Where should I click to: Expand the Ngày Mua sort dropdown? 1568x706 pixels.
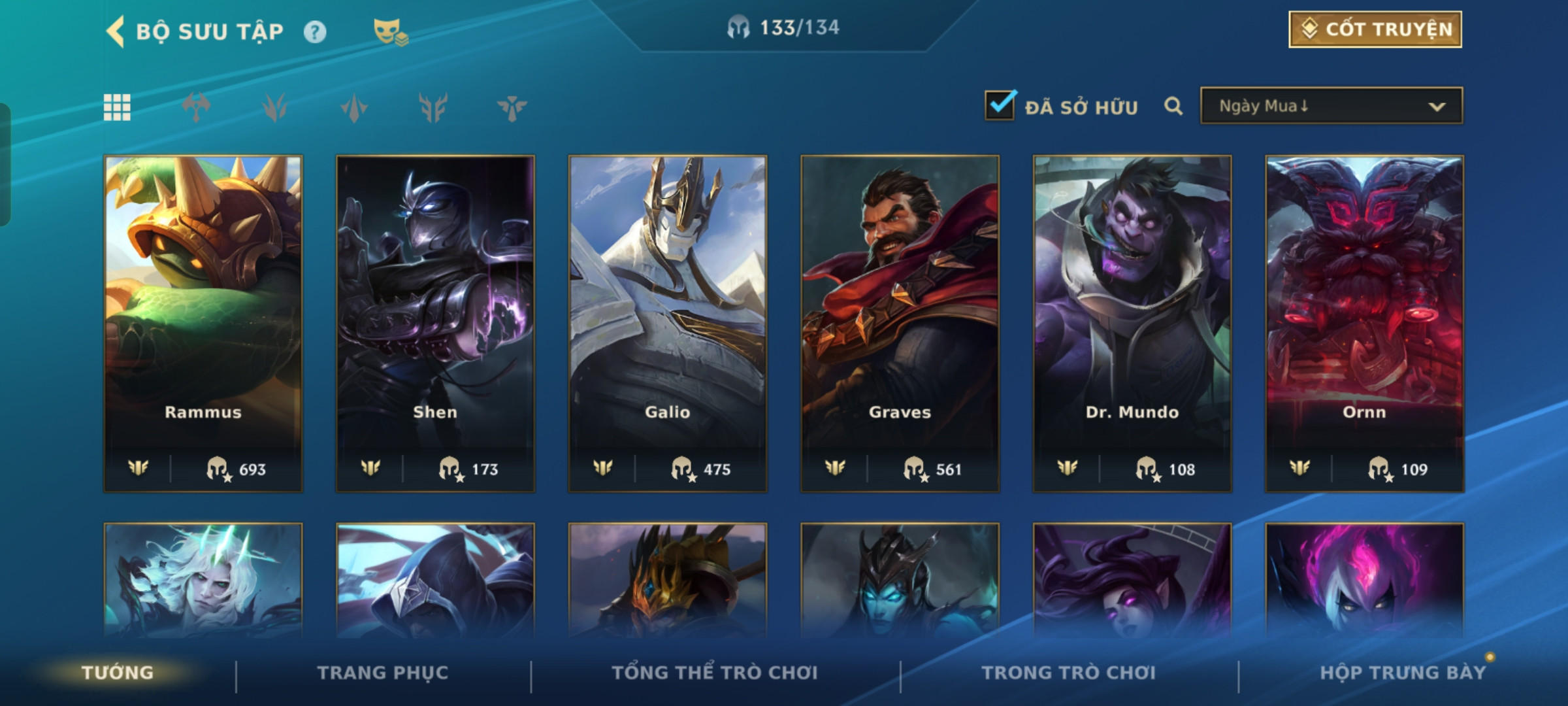(1331, 106)
